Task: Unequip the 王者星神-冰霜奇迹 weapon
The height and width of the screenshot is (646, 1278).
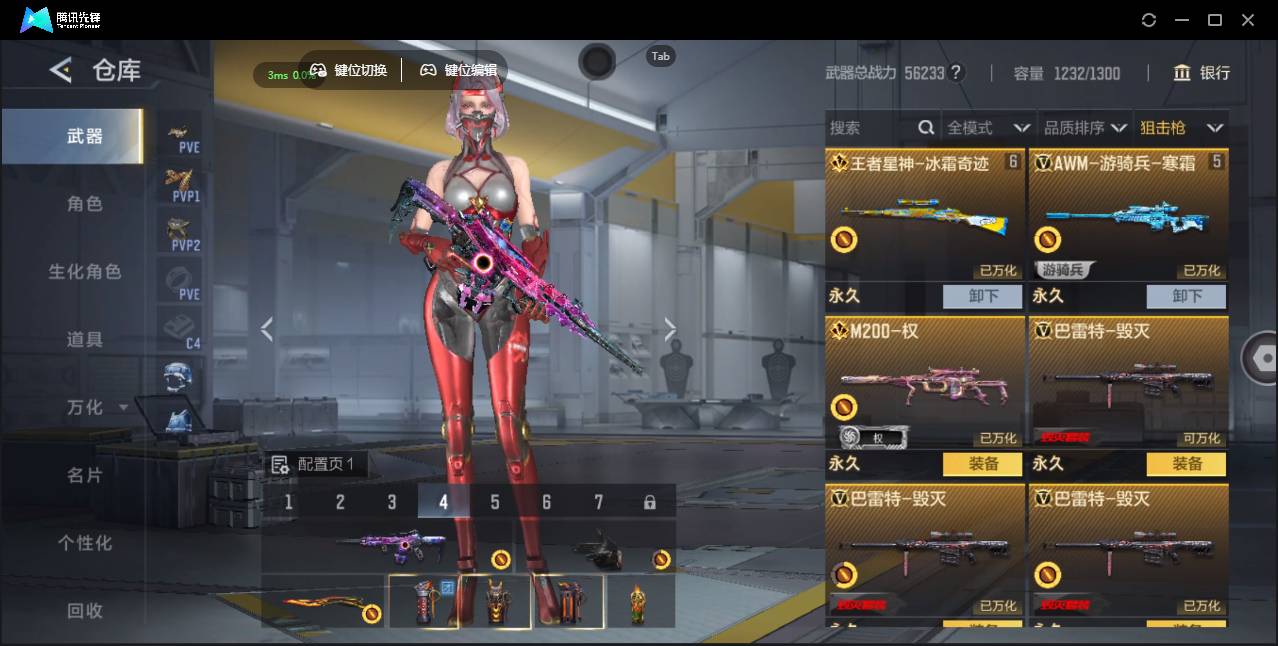Action: [982, 296]
